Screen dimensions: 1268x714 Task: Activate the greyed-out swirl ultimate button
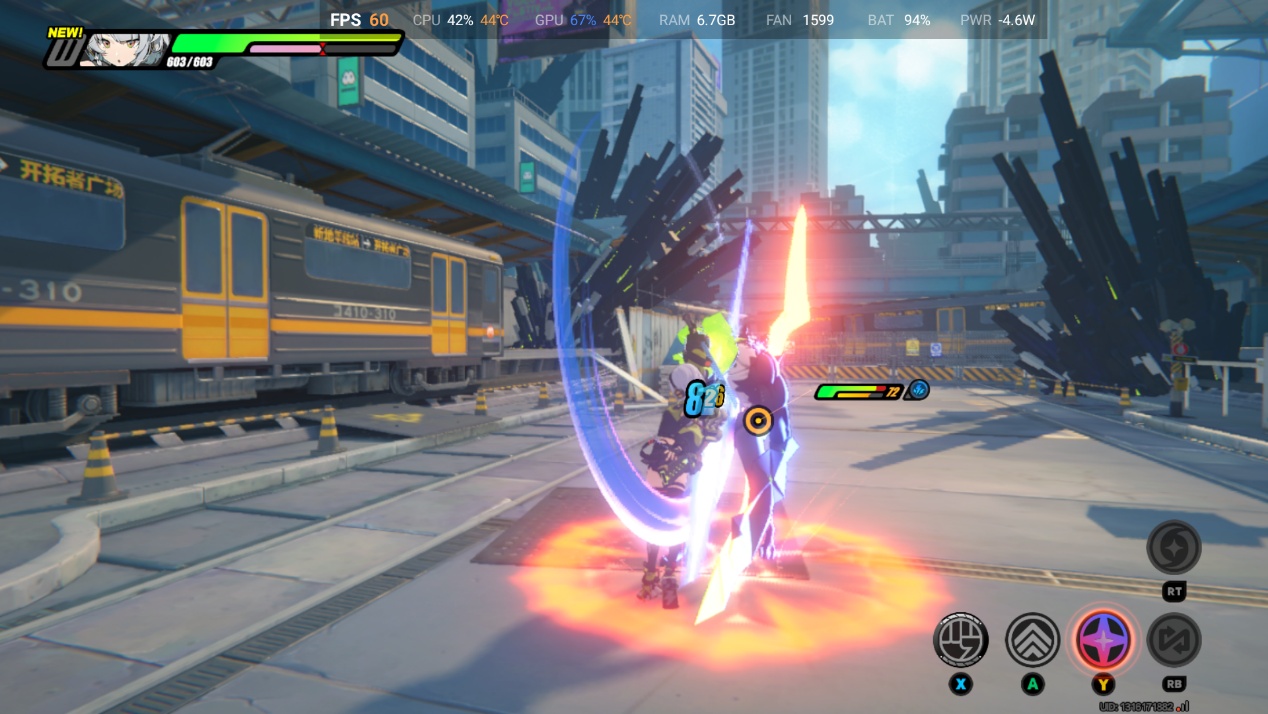point(1174,547)
